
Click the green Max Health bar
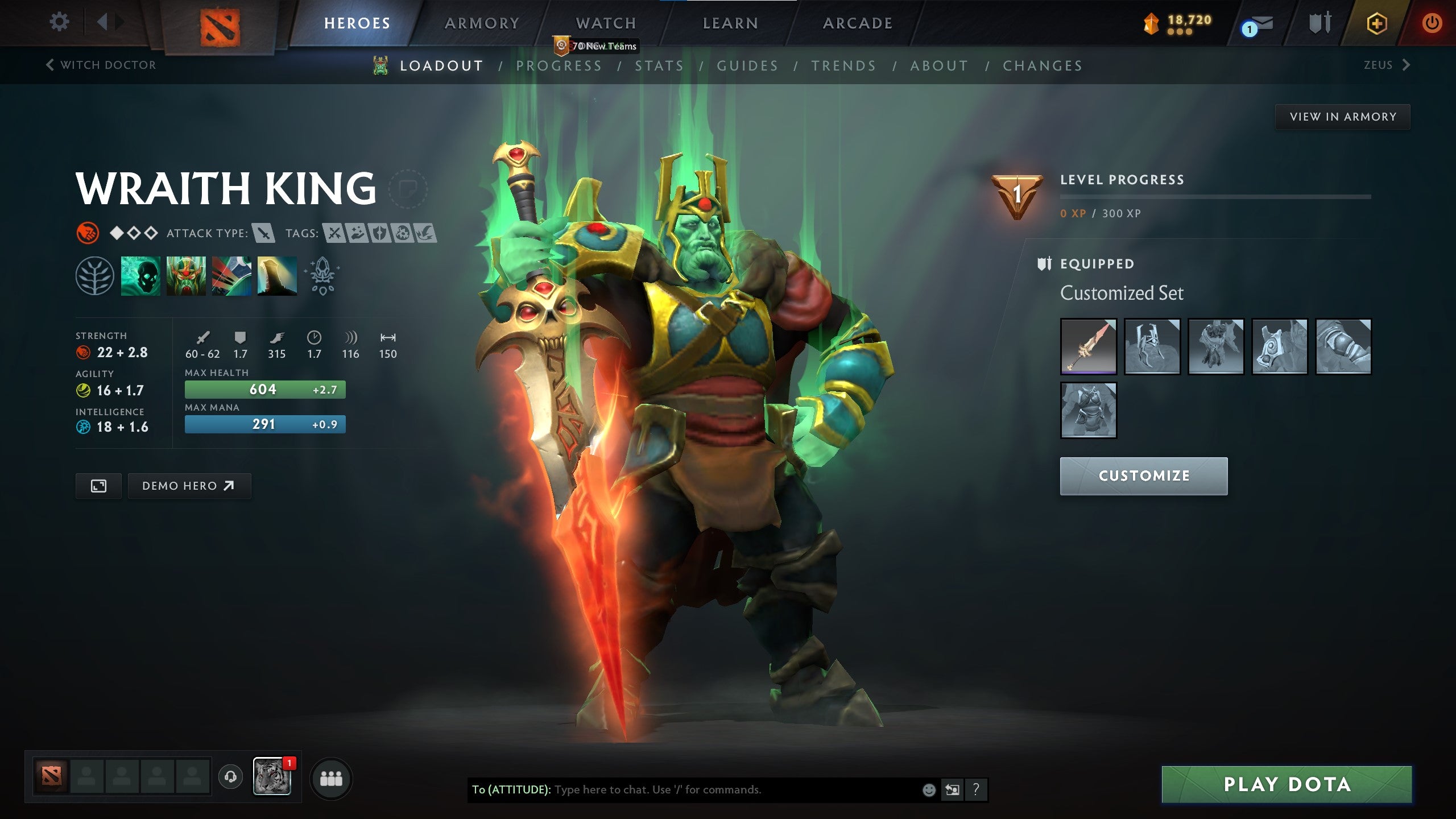click(265, 390)
